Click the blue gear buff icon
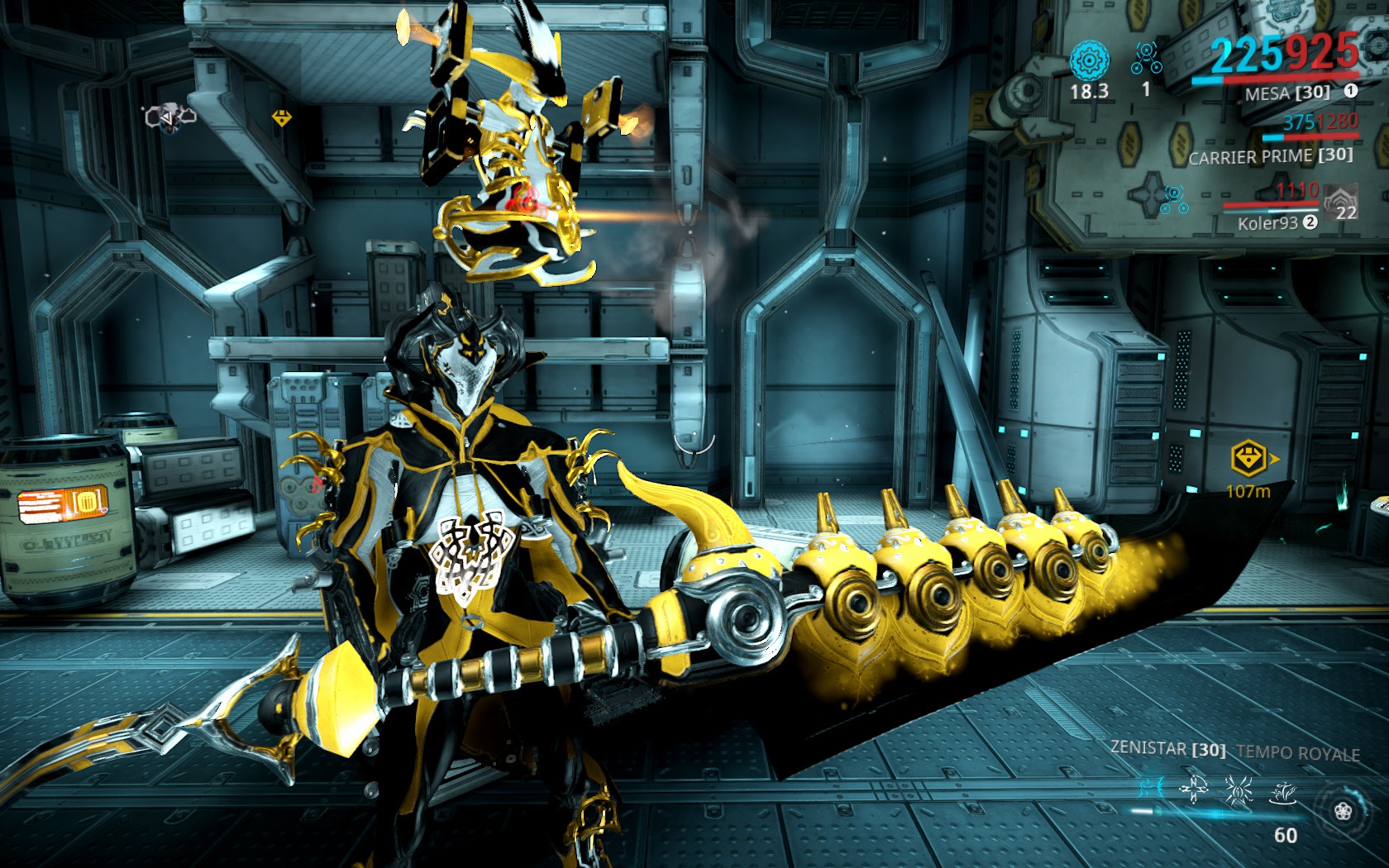1389x868 pixels. [1089, 61]
